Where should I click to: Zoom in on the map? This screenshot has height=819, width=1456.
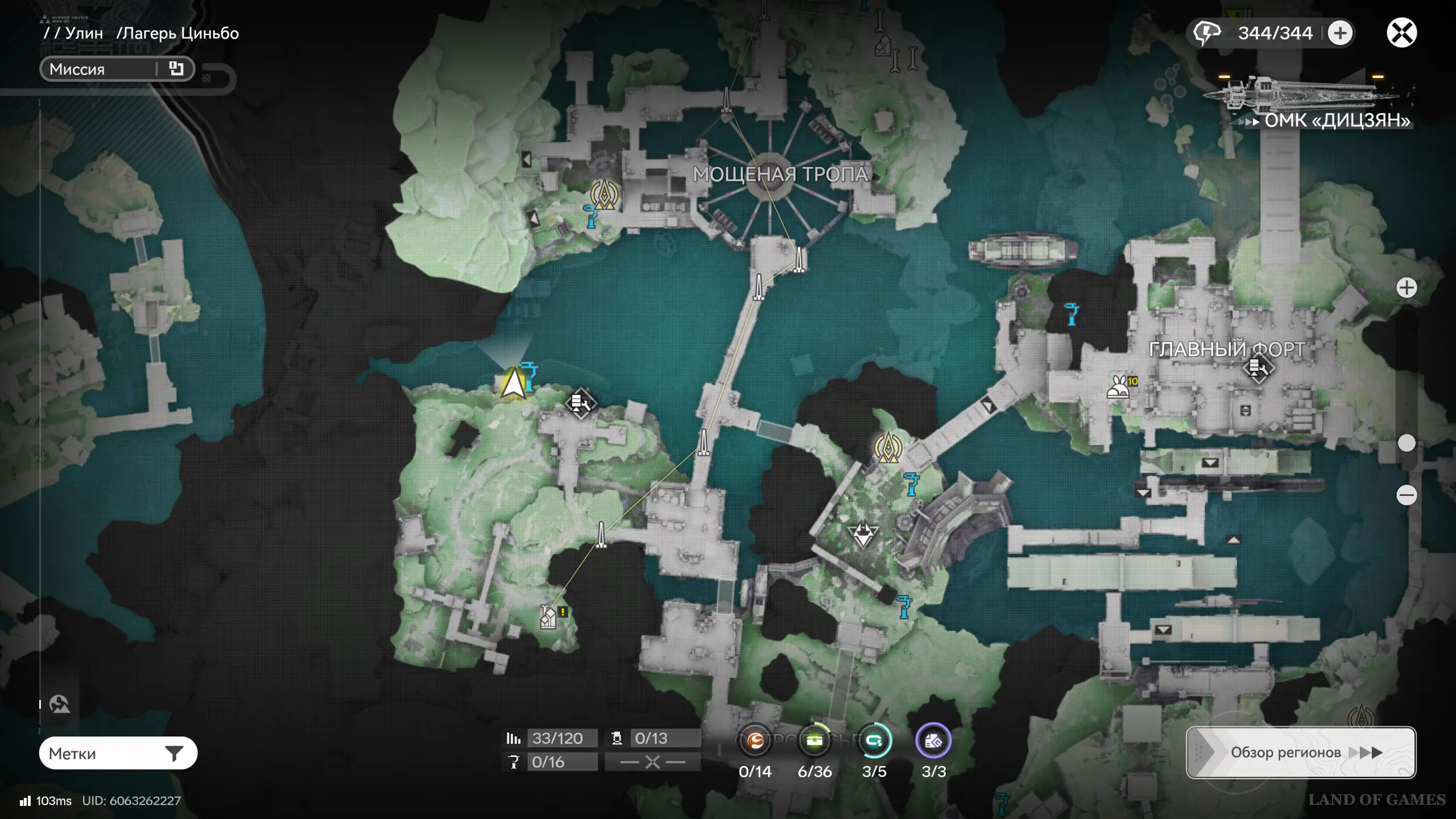pos(1407,288)
